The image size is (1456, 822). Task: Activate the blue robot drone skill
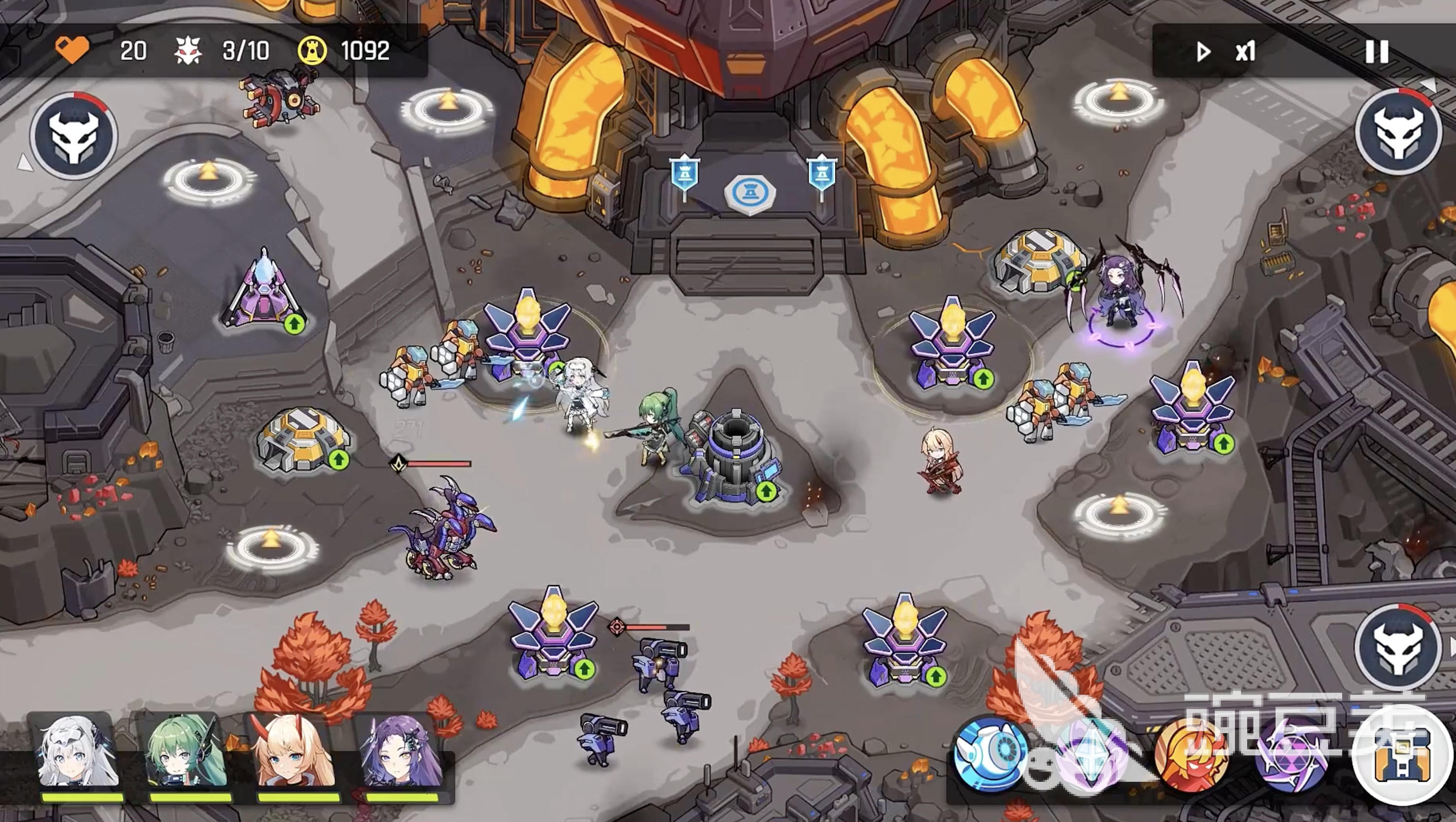[990, 754]
